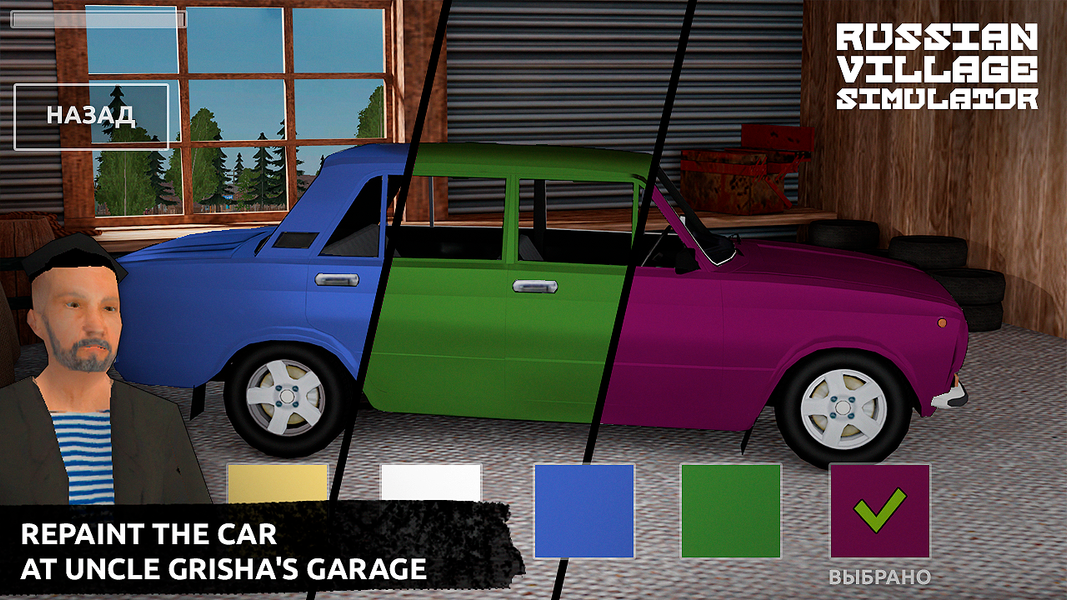Viewport: 1067px width, 600px height.
Task: Click the checked purple paint swatch
Action: (879, 510)
